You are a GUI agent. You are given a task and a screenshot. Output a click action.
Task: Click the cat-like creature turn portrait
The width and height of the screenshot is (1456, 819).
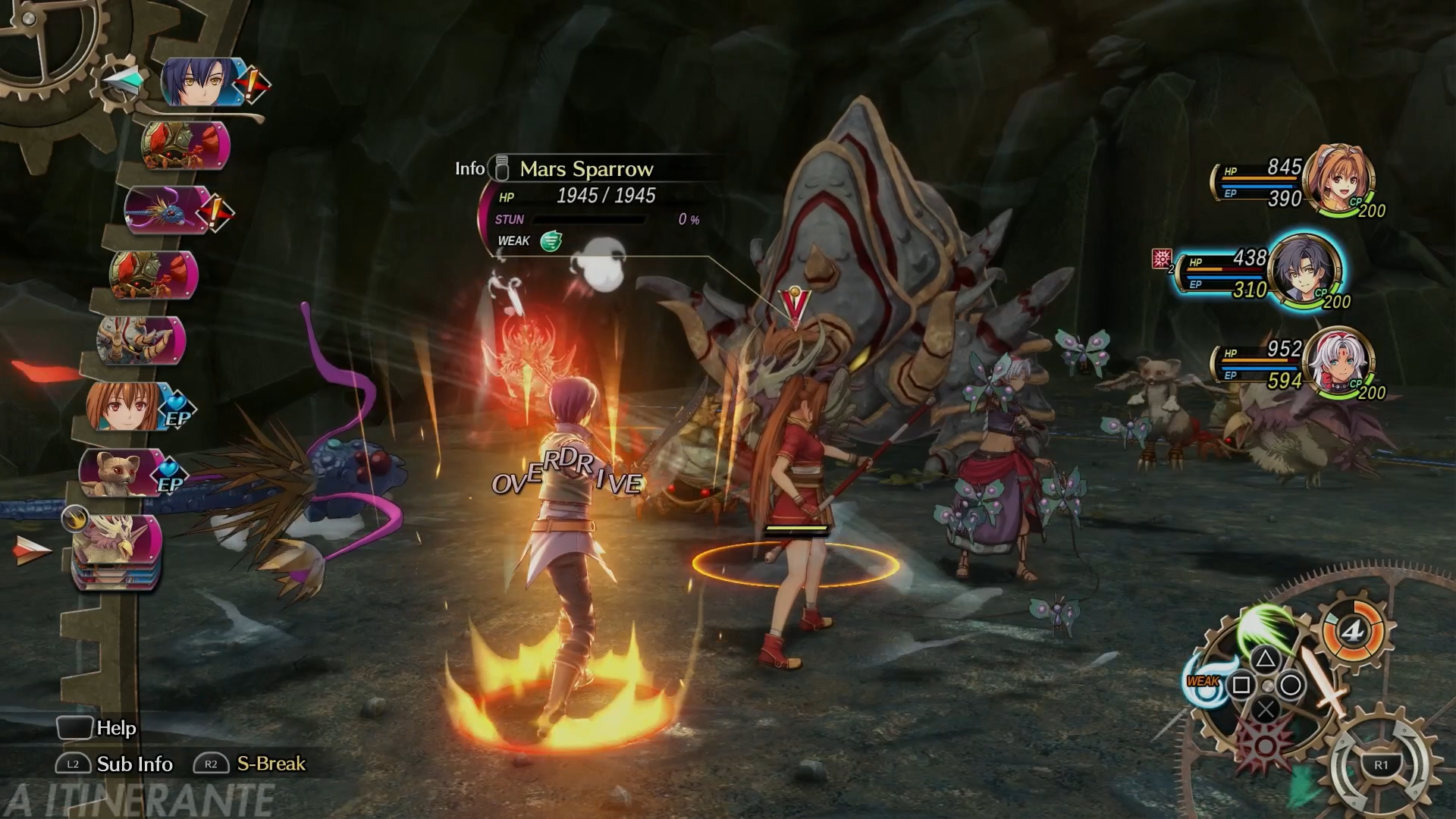(x=120, y=472)
